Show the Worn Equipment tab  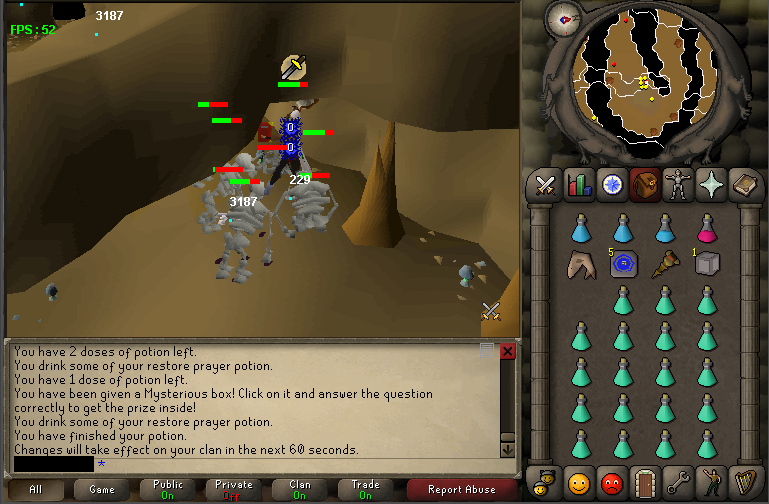pos(678,185)
